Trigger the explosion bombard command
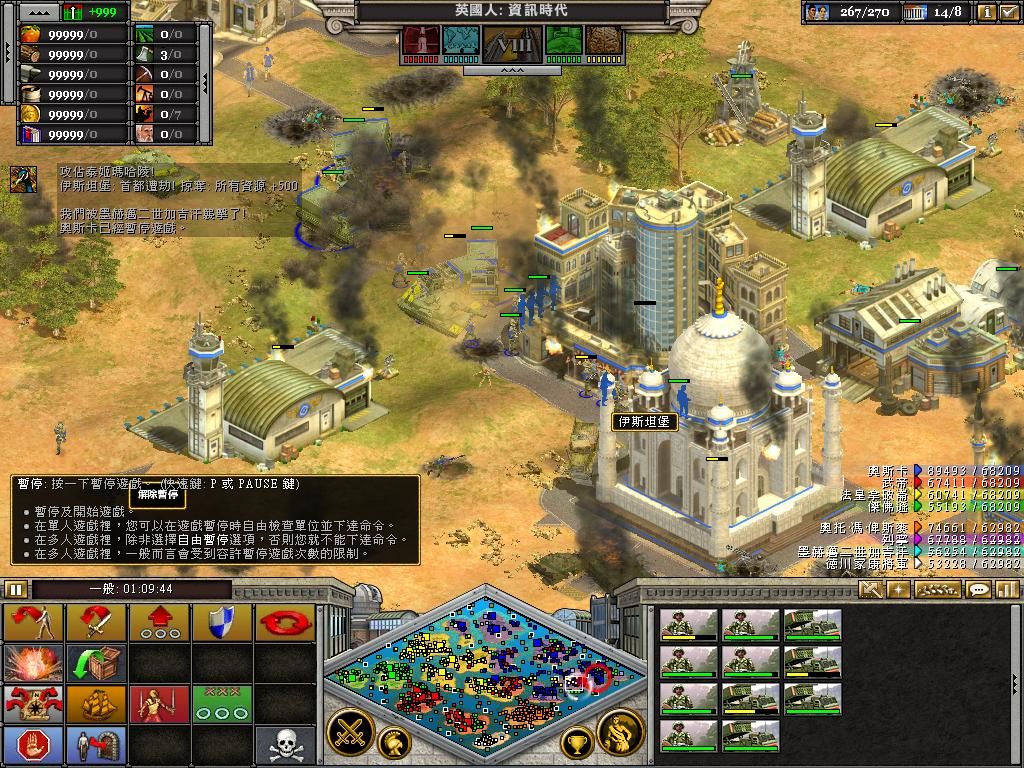 click(x=34, y=663)
